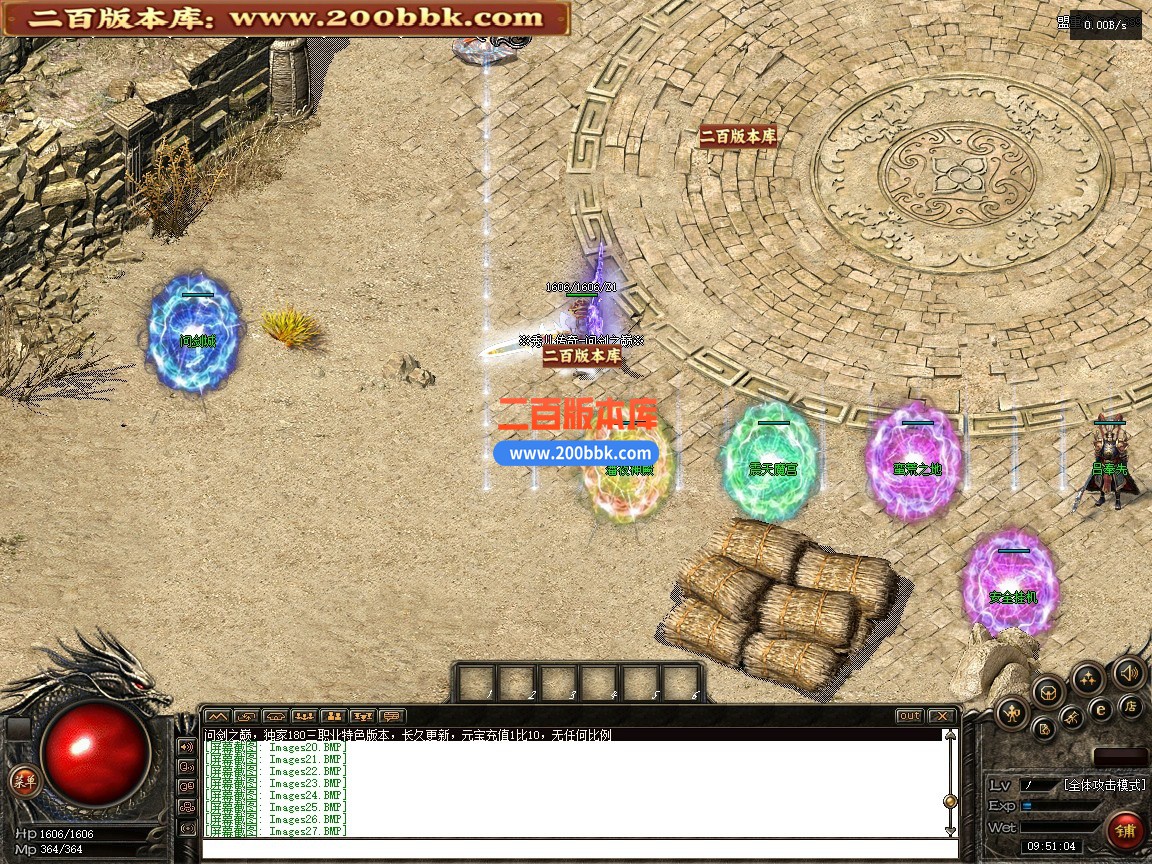Open the three-star skills icon
Screen dimensions: 1152x864
[1087, 678]
